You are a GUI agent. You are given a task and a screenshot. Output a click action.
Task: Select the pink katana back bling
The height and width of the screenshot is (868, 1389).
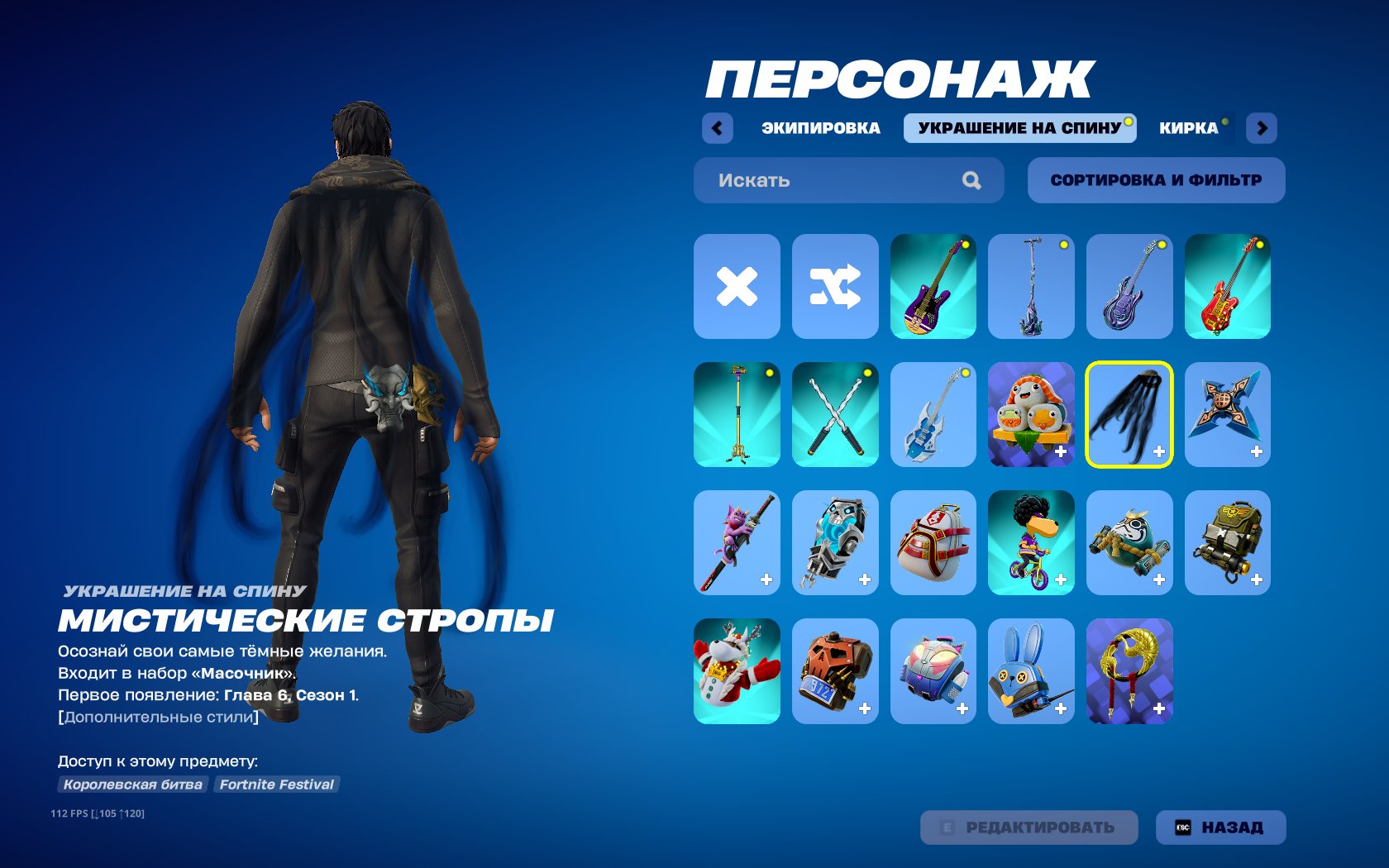click(x=736, y=542)
